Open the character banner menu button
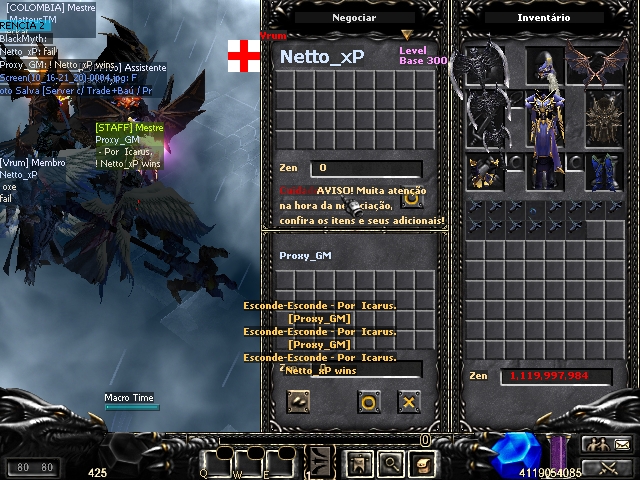The width and height of the screenshot is (640, 480). pos(359,463)
